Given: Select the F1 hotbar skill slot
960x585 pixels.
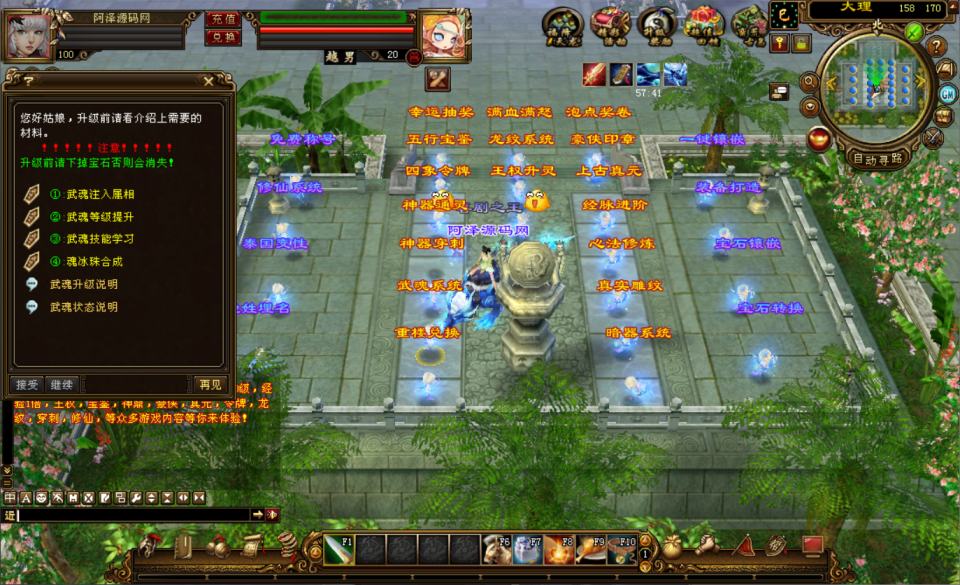Looking at the screenshot, I should tap(338, 549).
